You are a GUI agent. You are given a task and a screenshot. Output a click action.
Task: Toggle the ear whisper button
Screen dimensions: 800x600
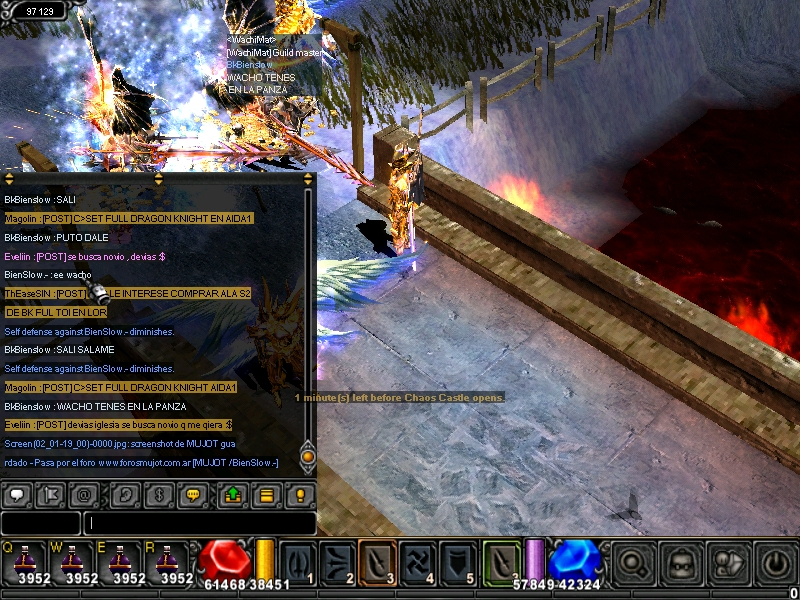tap(125, 494)
